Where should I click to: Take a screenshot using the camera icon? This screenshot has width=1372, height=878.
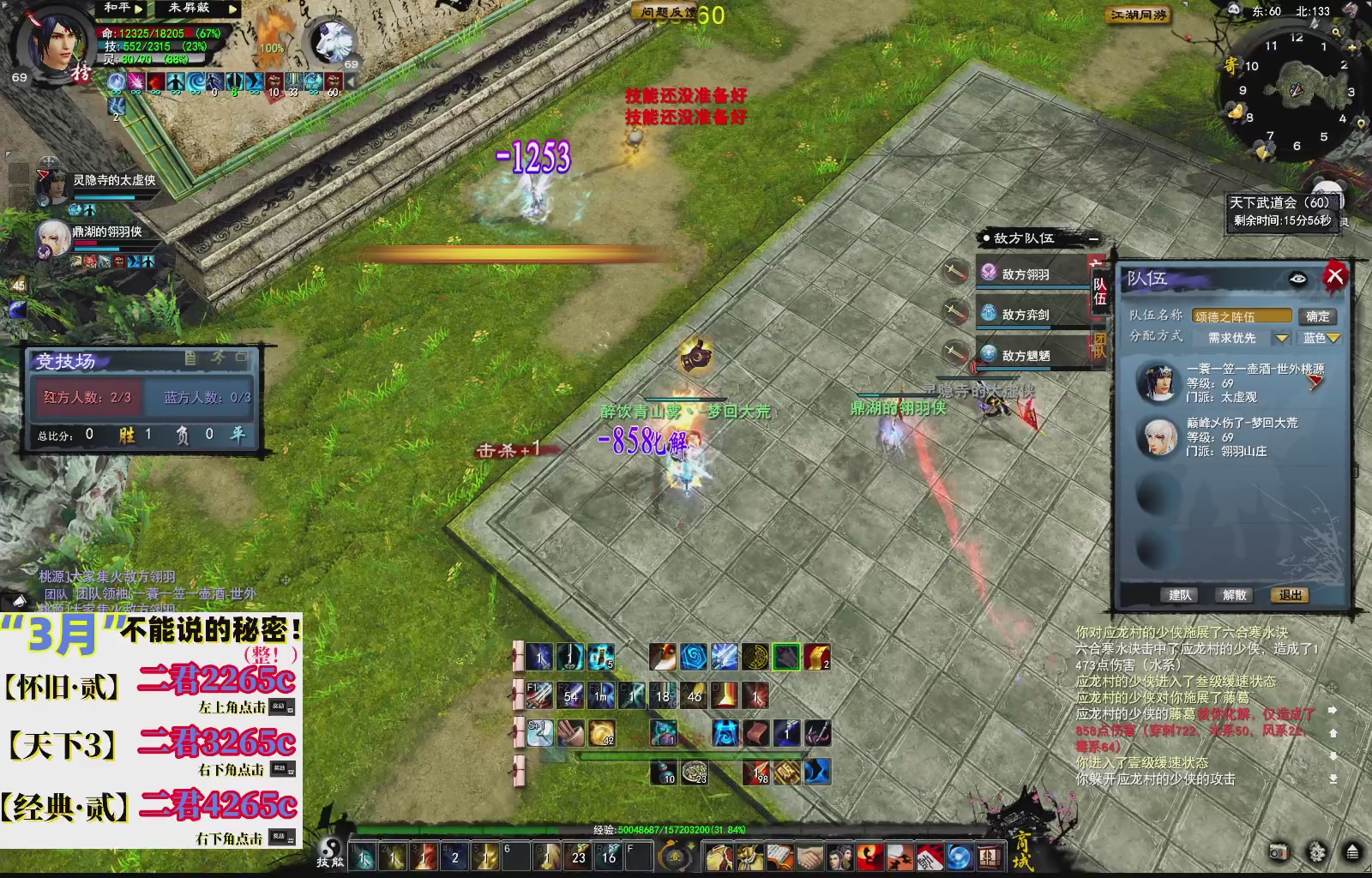tap(1279, 851)
